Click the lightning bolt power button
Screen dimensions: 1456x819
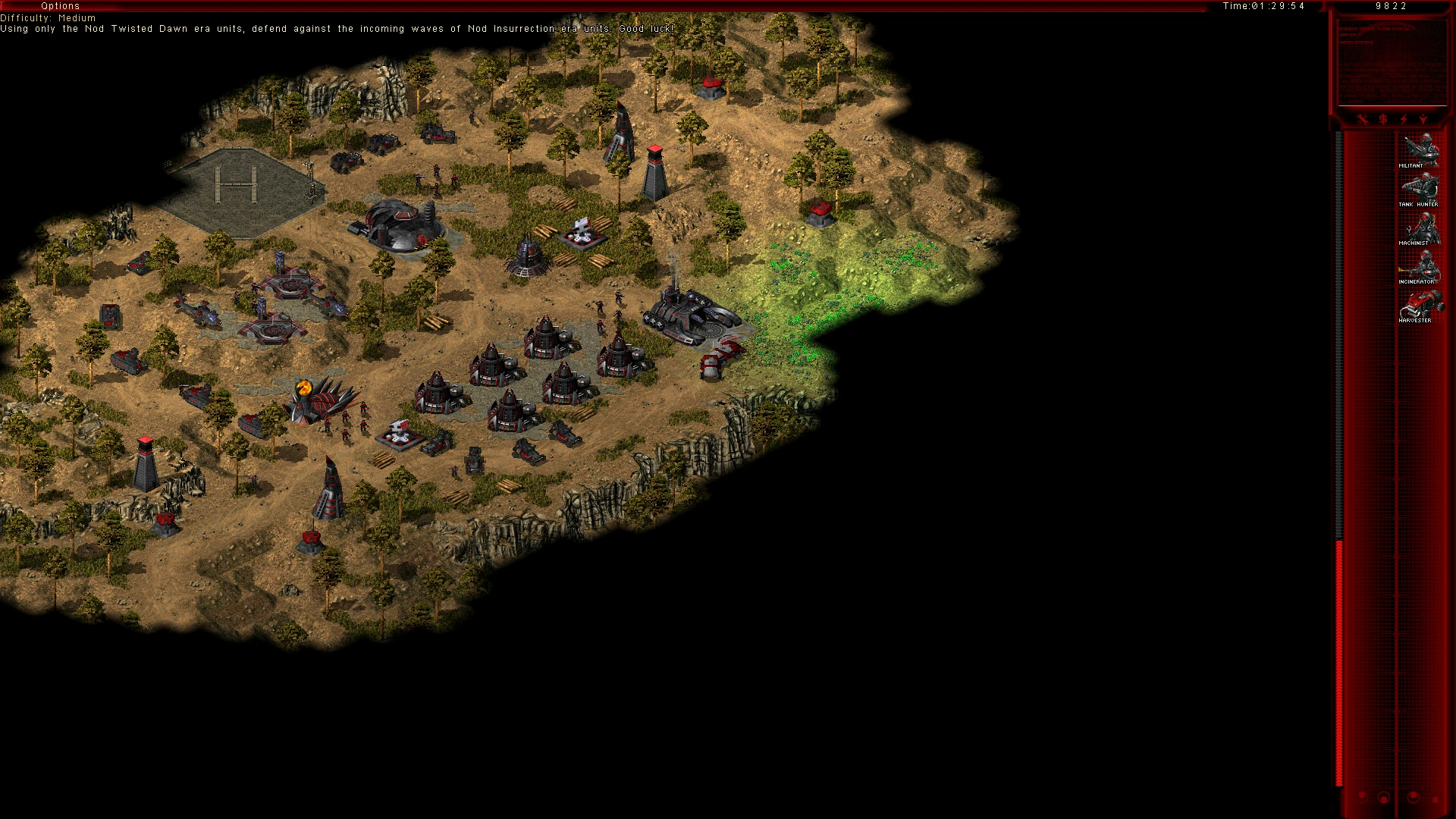[1404, 119]
